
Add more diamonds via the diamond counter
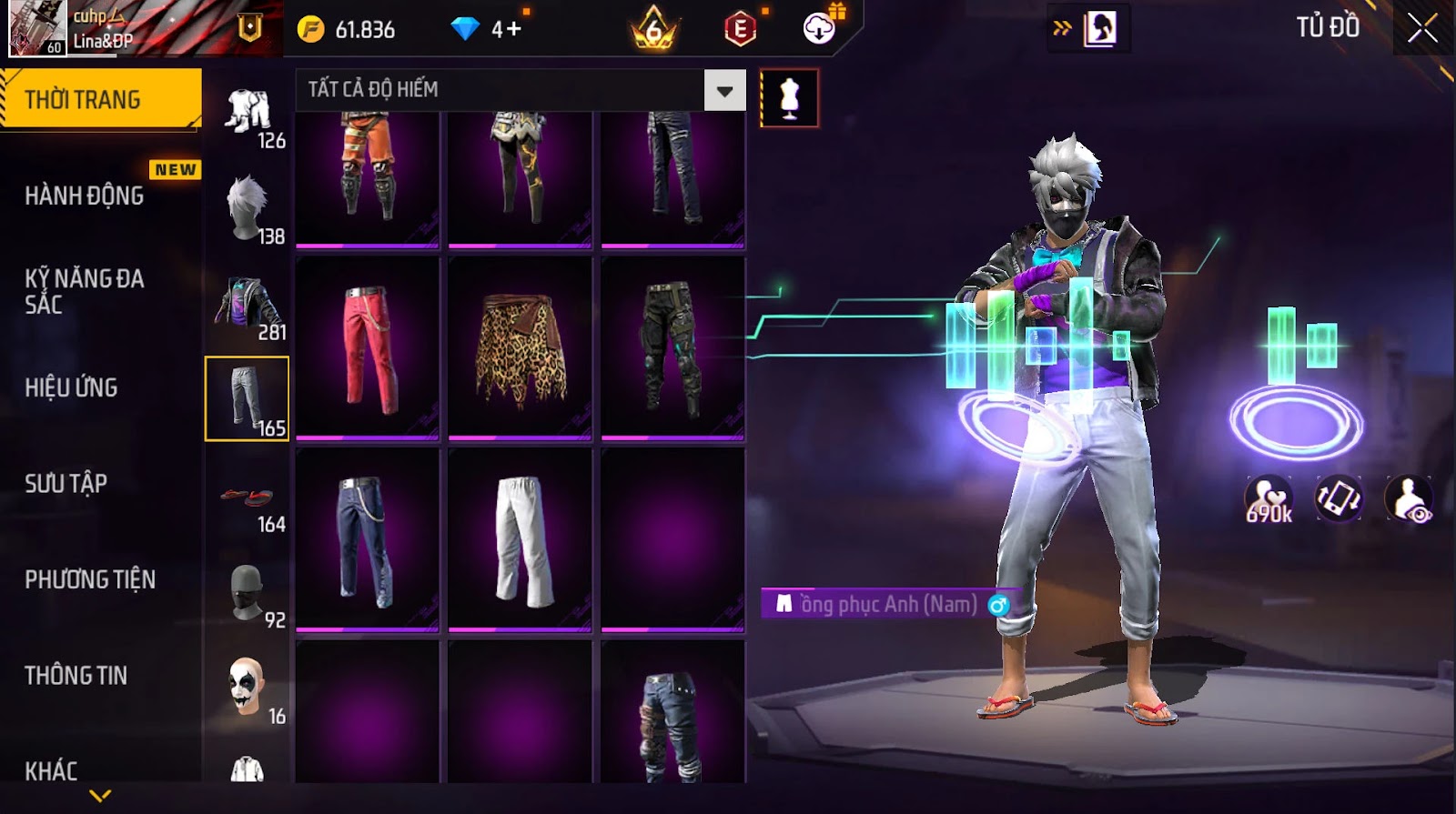pyautogui.click(x=487, y=29)
